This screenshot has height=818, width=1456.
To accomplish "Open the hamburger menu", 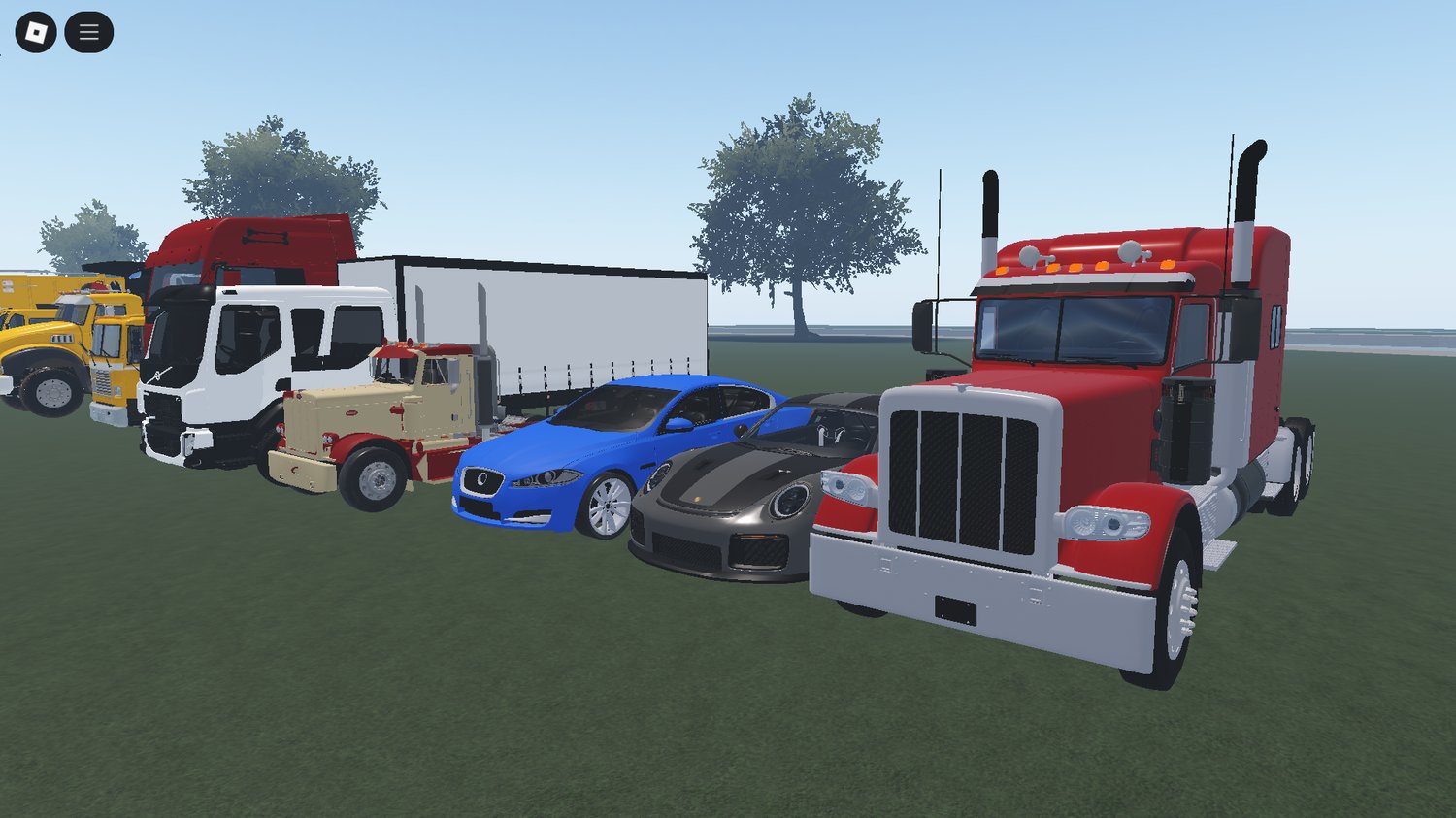I will click(x=88, y=30).
